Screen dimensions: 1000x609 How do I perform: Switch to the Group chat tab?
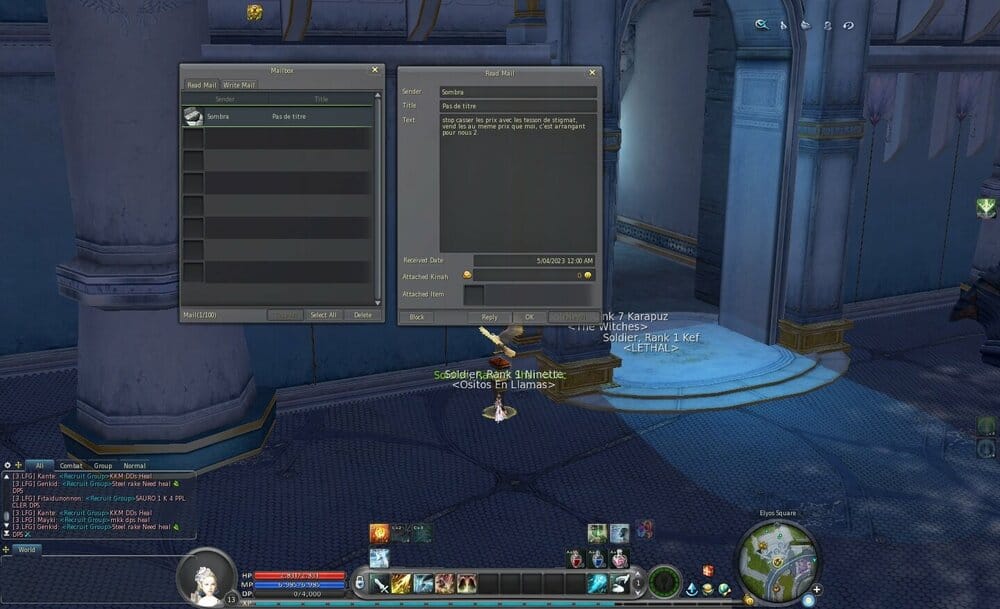[x=103, y=466]
